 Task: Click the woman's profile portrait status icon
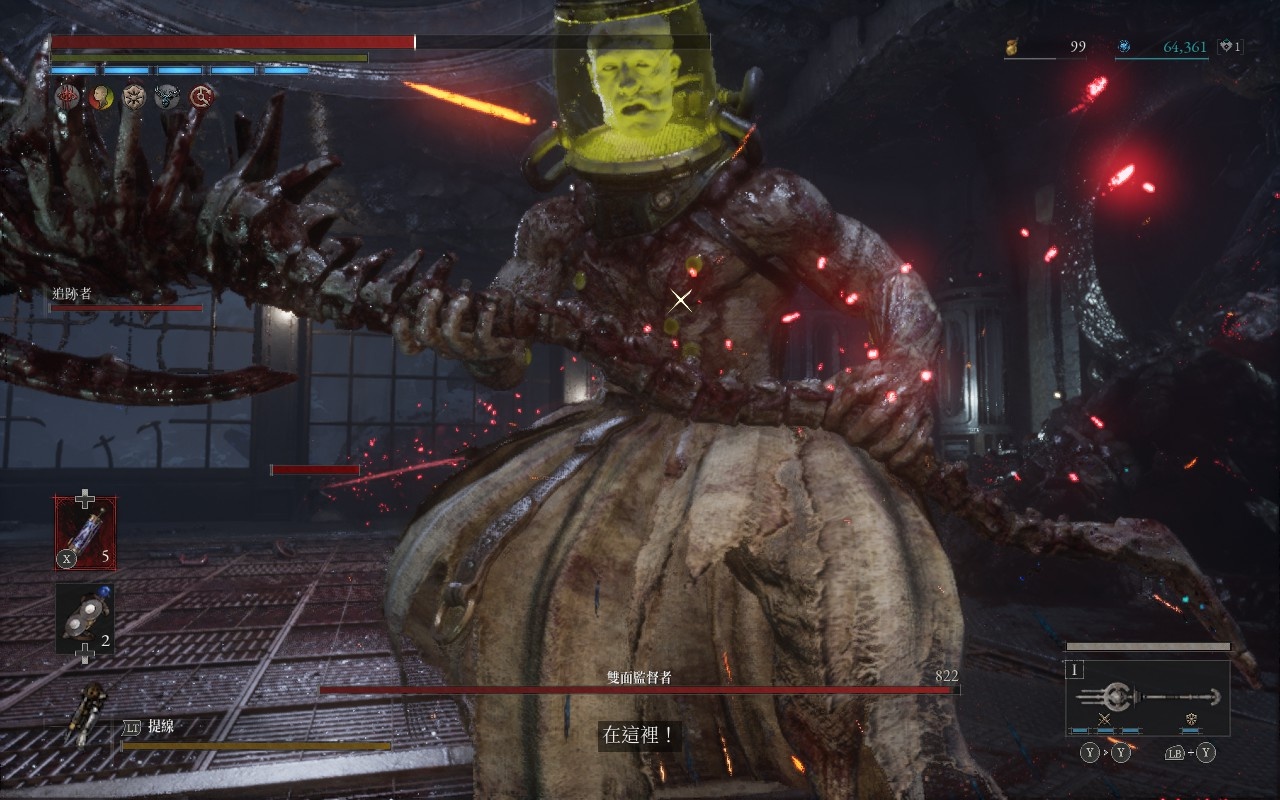101,96
